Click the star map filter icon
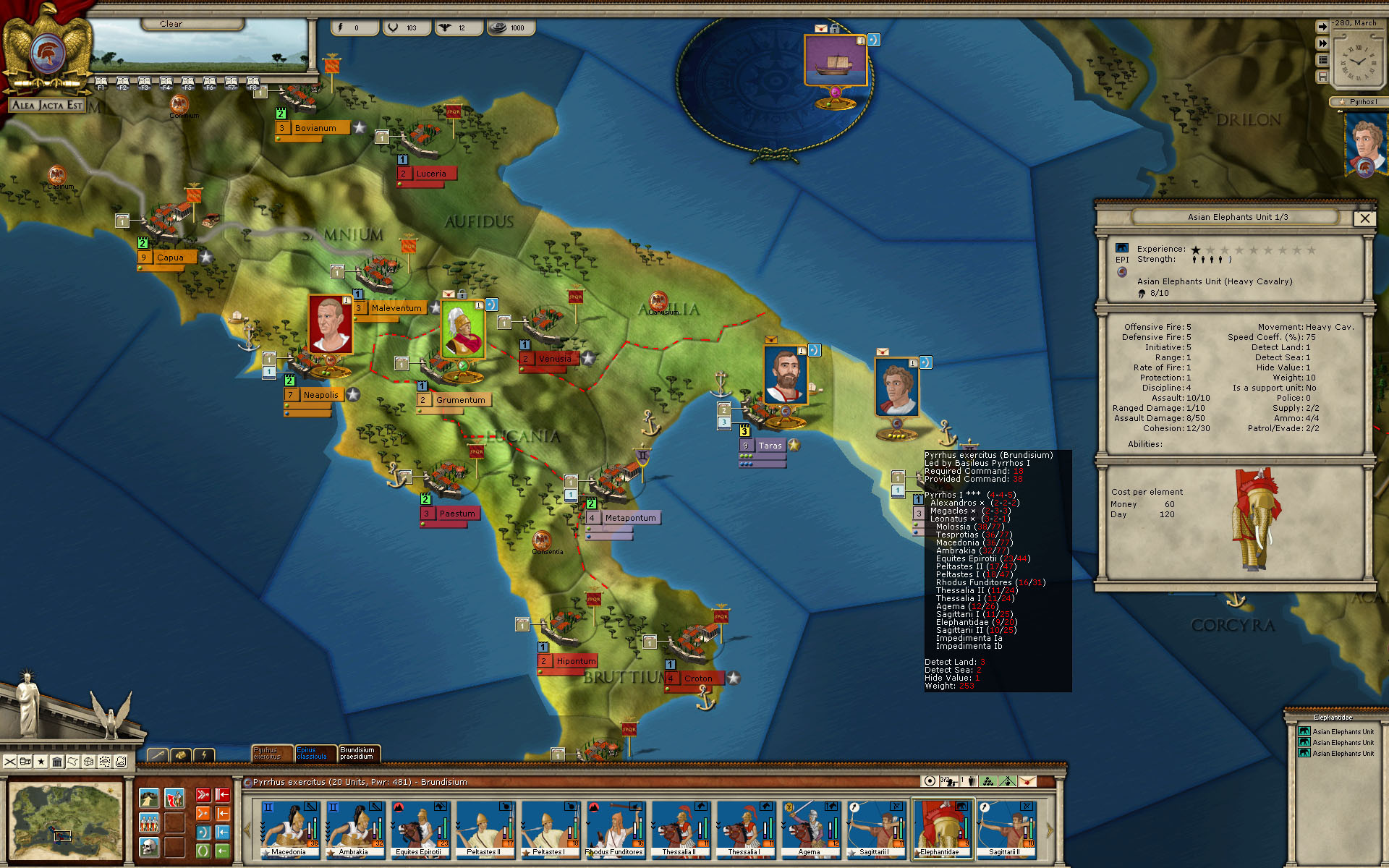Screen dimensions: 1389x868 (x=41, y=762)
